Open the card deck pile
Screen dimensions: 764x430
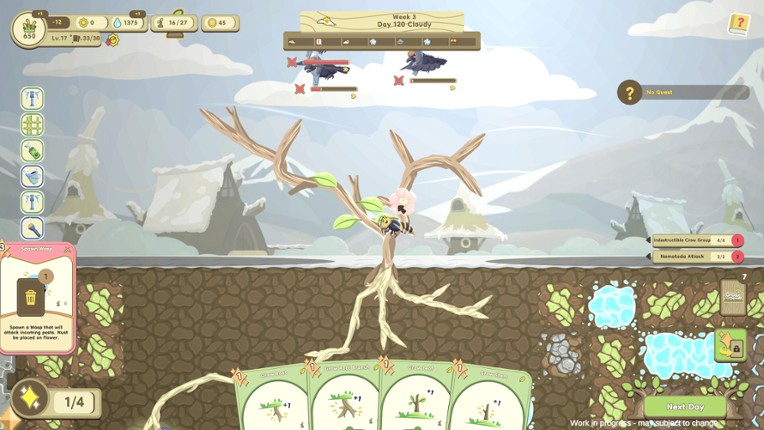click(733, 297)
